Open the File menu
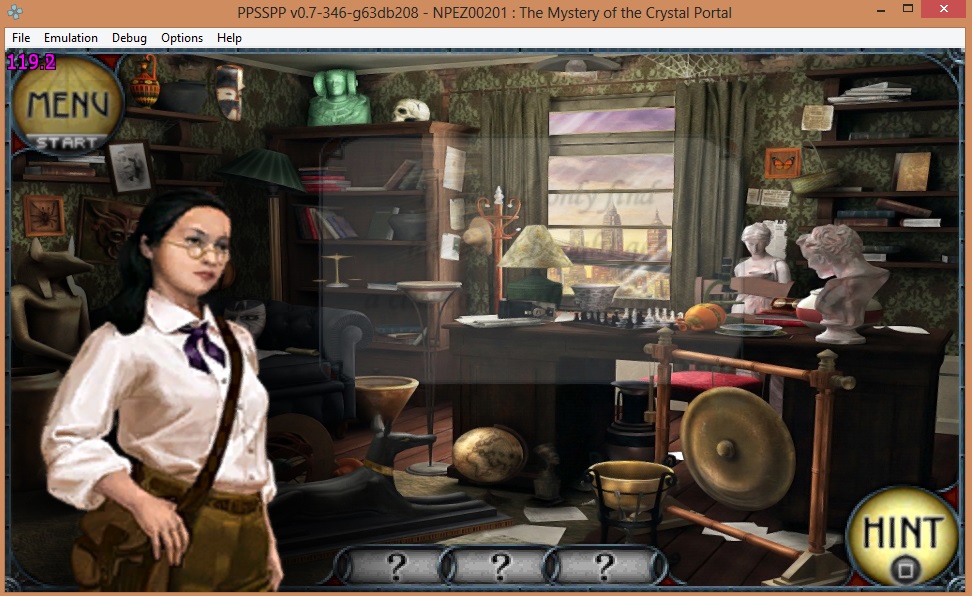 (x=21, y=38)
